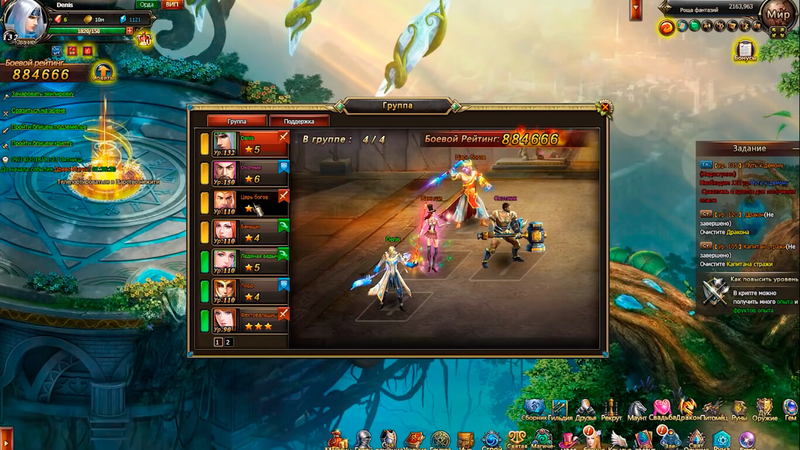
Task: Open the Руны runes icon
Action: pyautogui.click(x=739, y=406)
